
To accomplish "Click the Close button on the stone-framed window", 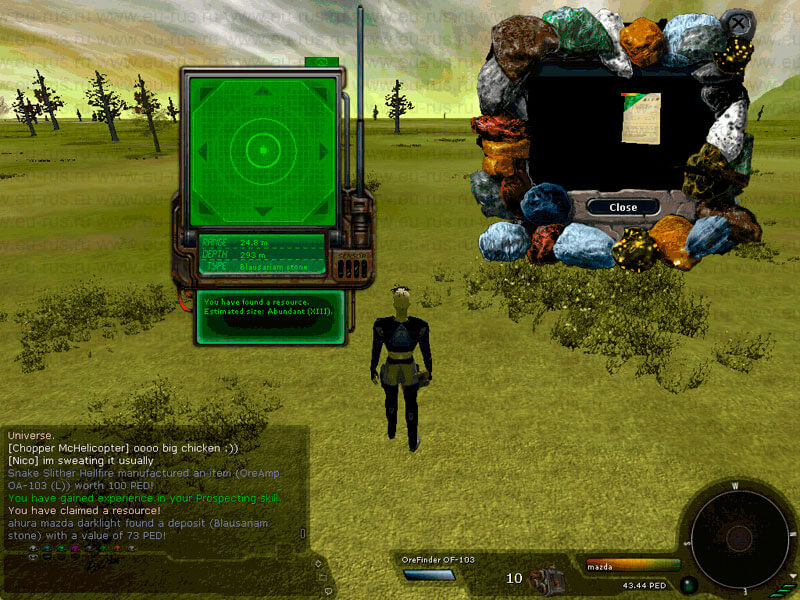I will 623,207.
